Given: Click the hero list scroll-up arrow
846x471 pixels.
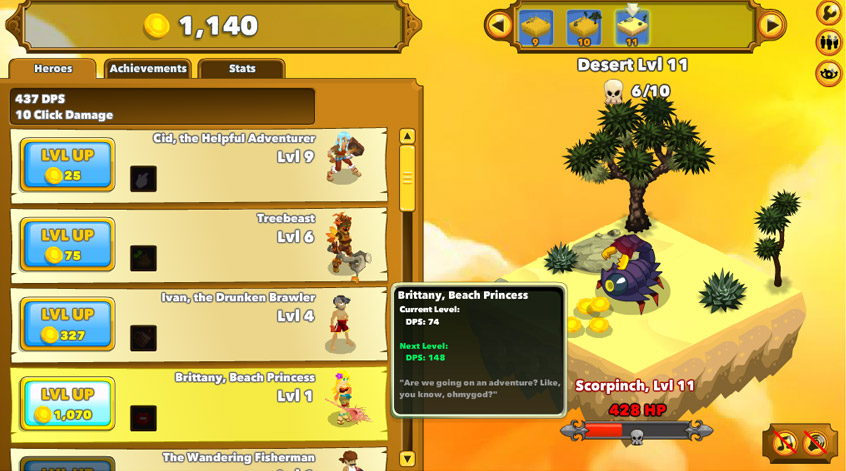Looking at the screenshot, I should (407, 136).
